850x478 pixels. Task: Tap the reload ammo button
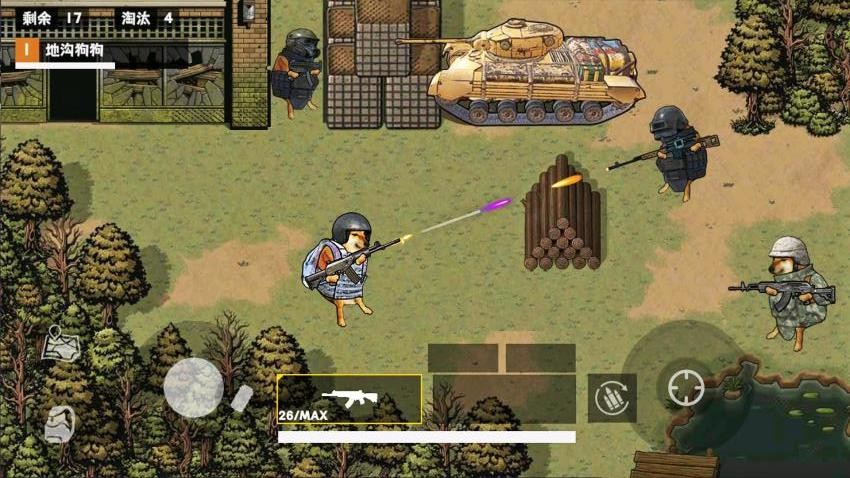pos(612,398)
